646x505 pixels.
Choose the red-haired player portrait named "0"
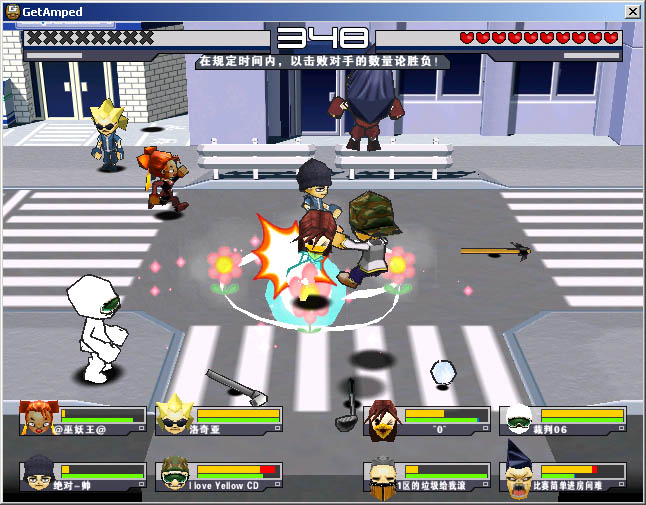(x=382, y=419)
